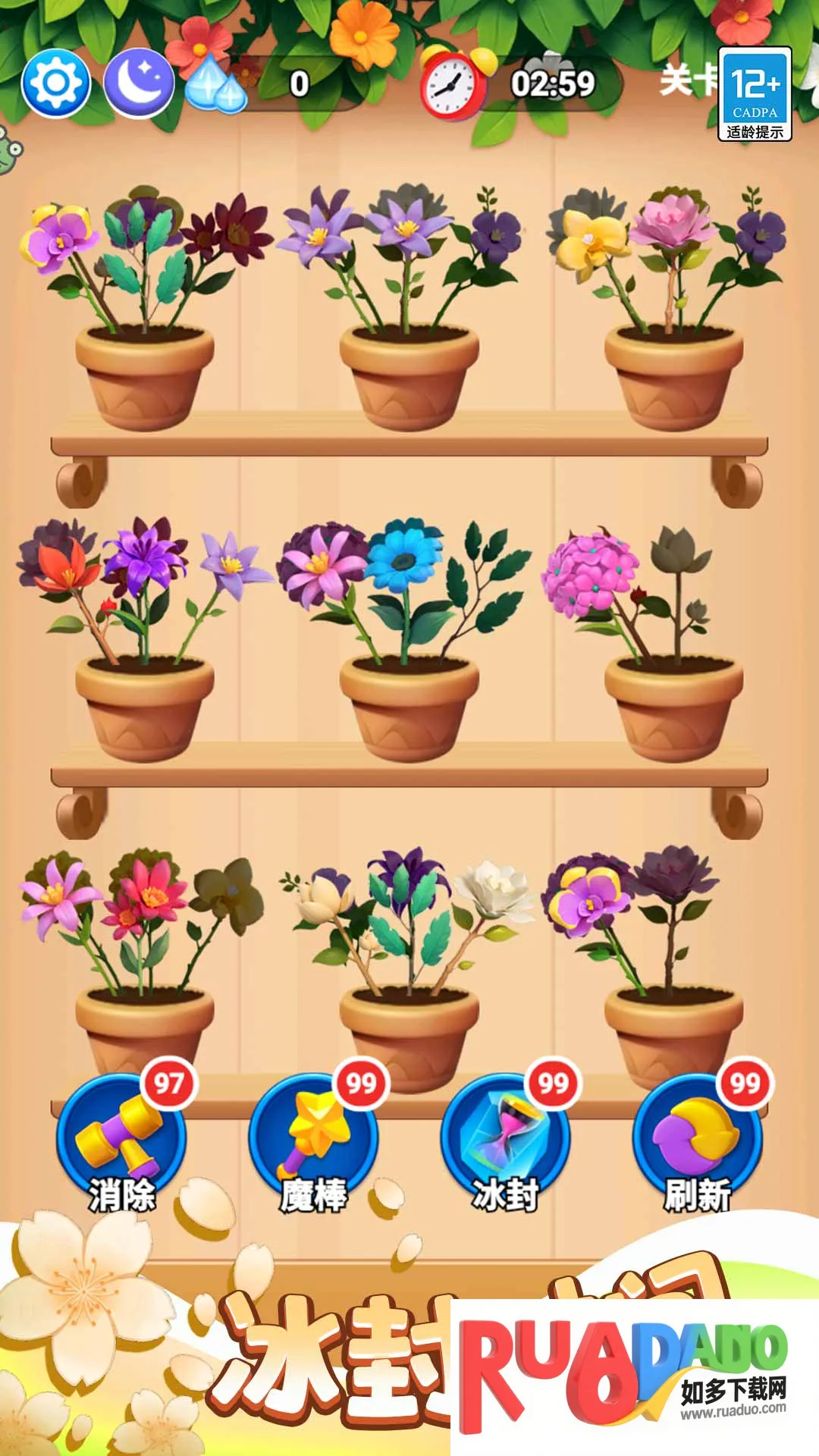Choose the pink rose flower
The height and width of the screenshot is (1456, 819).
(670, 220)
